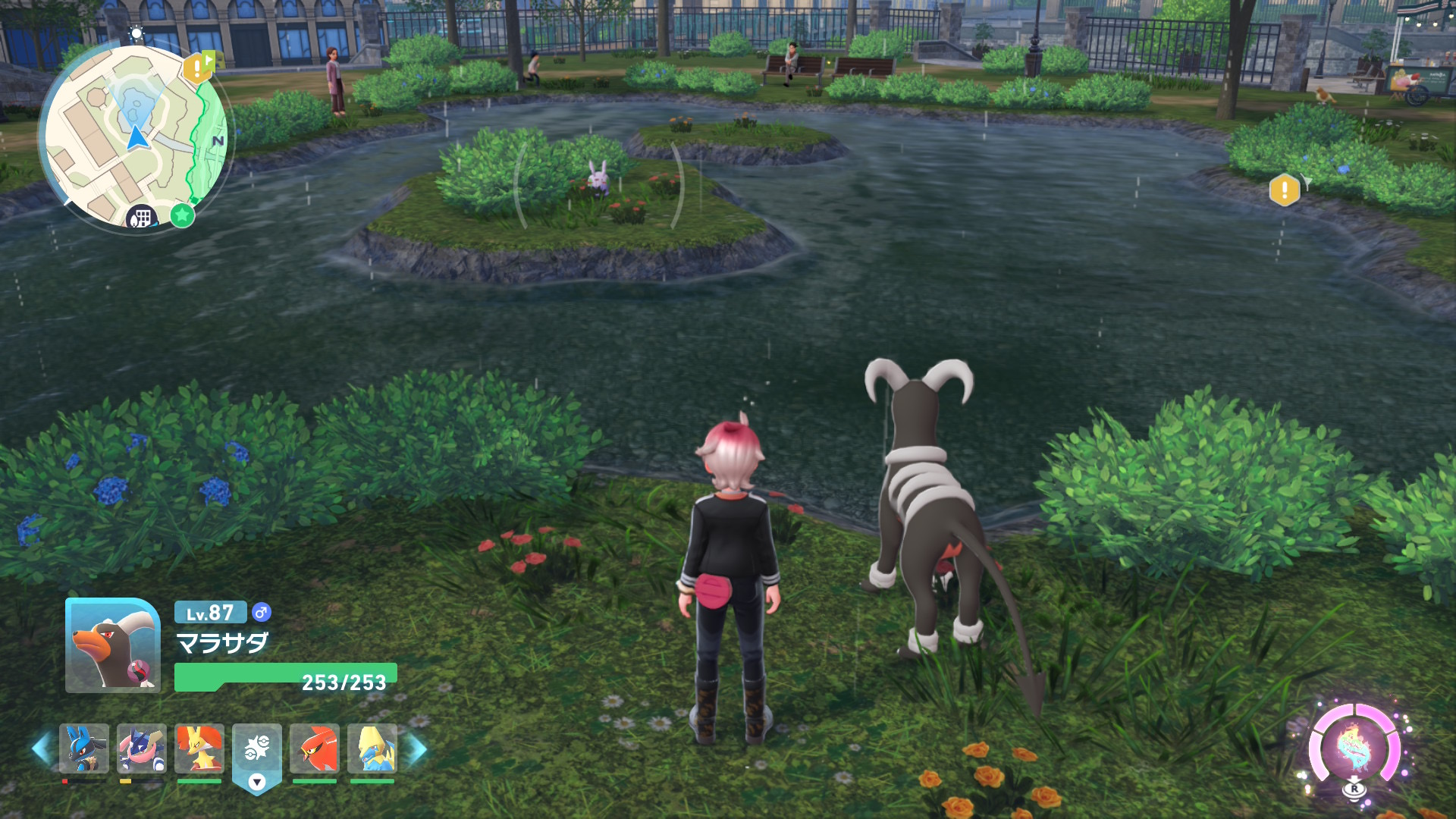The width and height of the screenshot is (1456, 819).
Task: Click the green star marker on minimap
Action: (182, 215)
